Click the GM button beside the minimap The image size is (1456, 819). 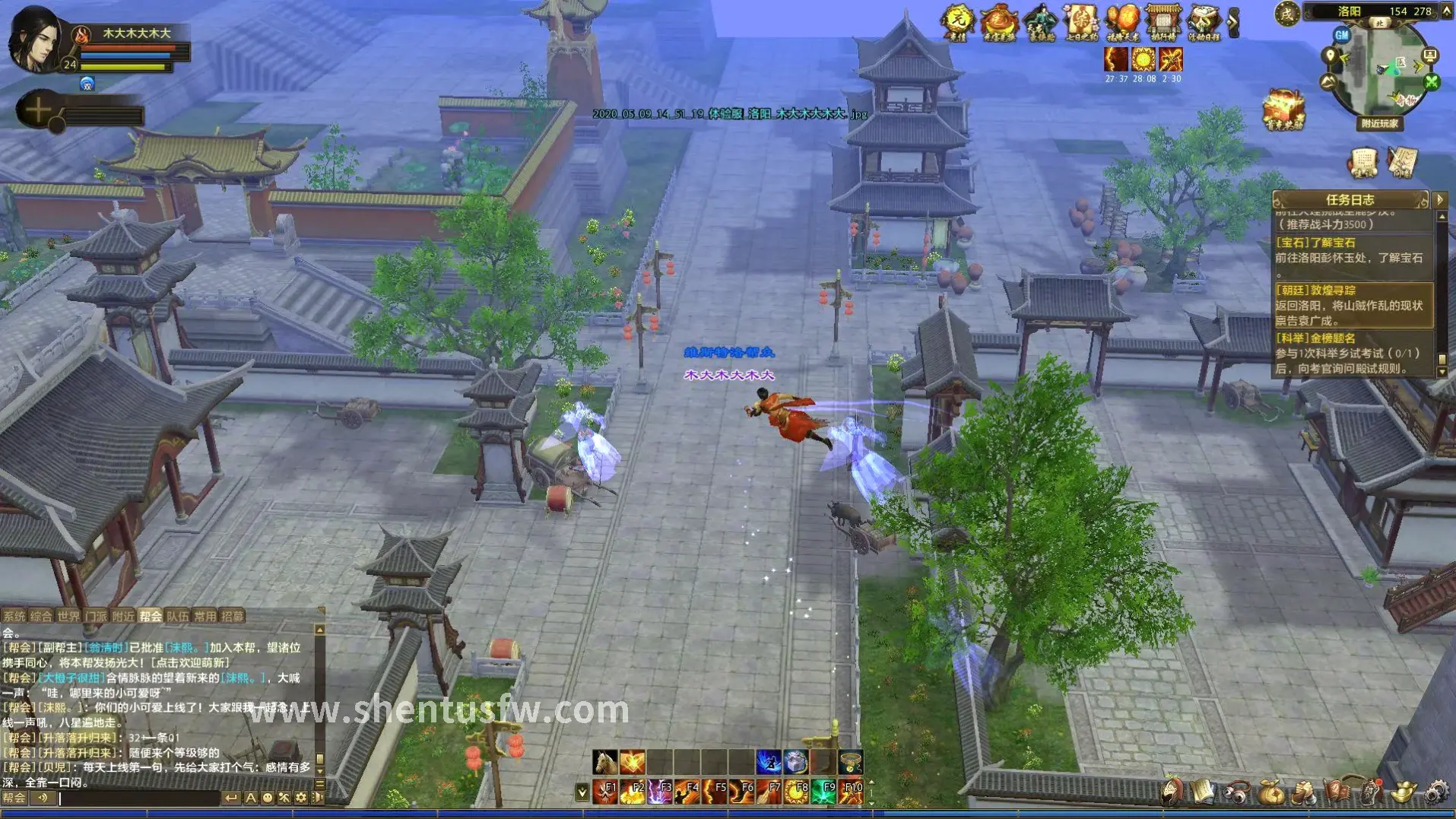1341,35
